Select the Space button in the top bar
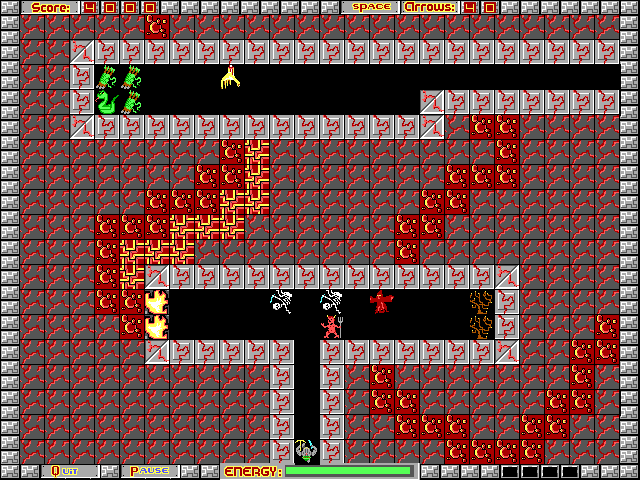Image resolution: width=640 pixels, height=480 pixels. [371, 7]
